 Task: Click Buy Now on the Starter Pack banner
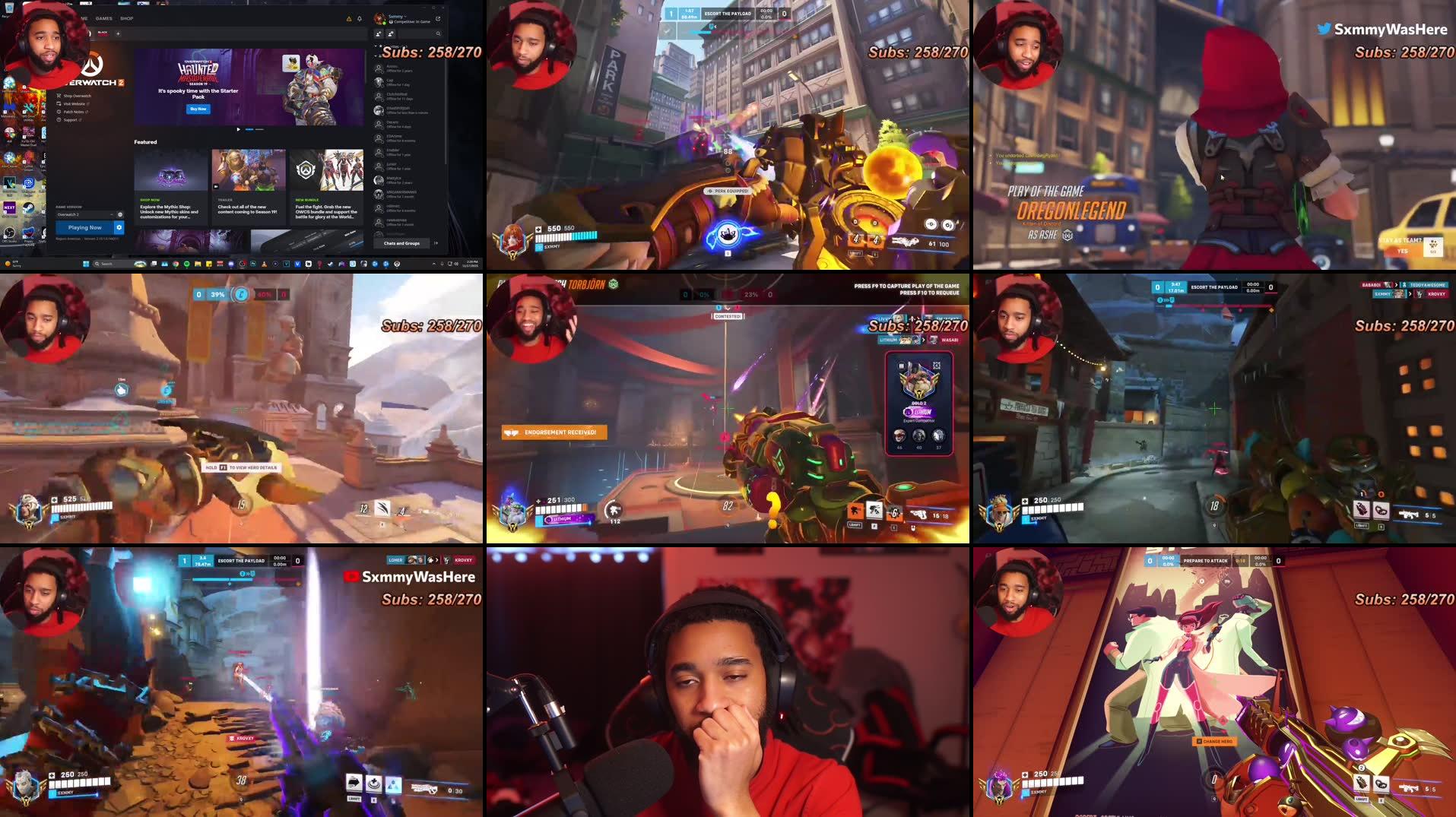198,108
